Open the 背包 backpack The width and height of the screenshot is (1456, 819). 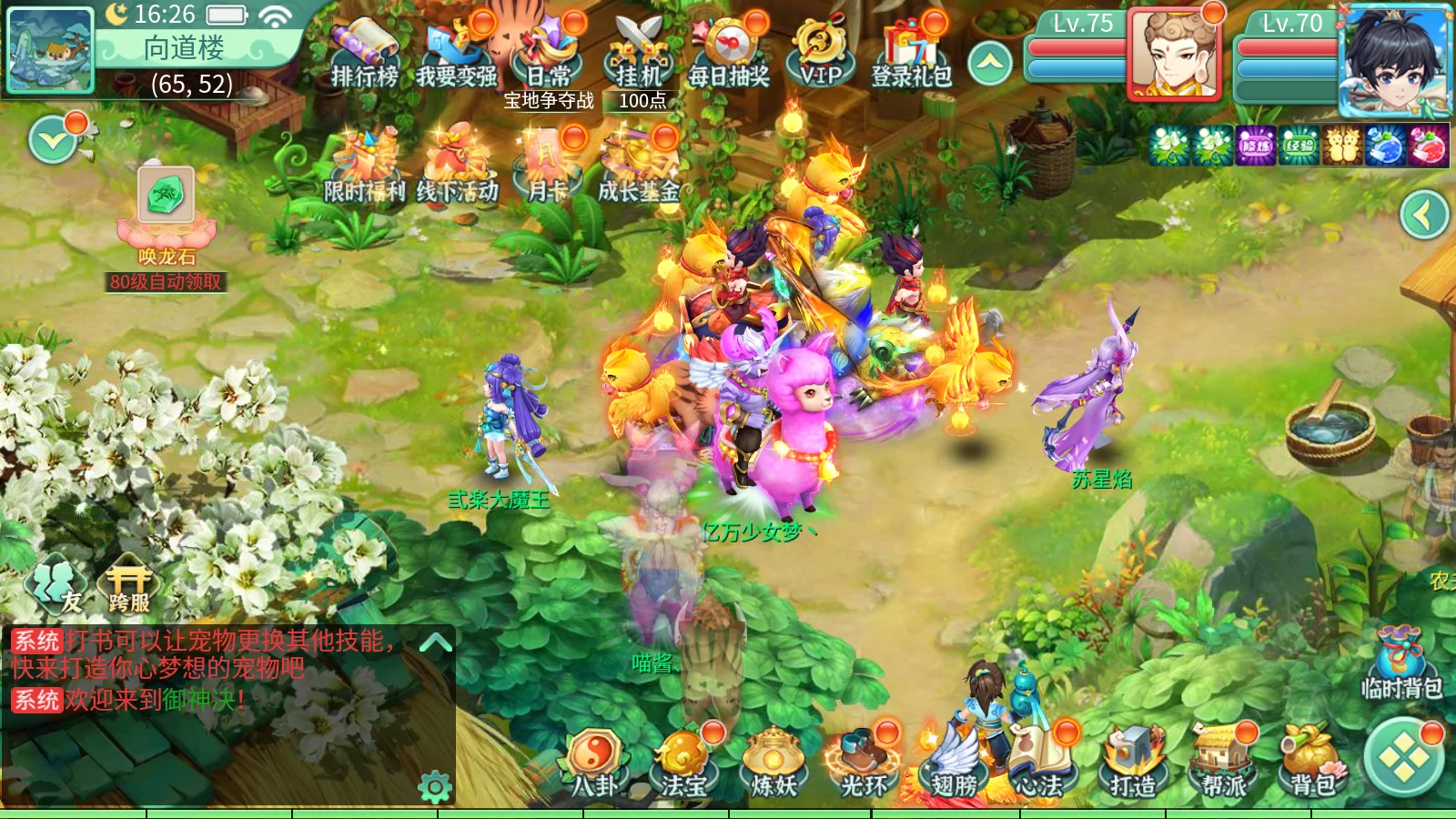(1311, 764)
